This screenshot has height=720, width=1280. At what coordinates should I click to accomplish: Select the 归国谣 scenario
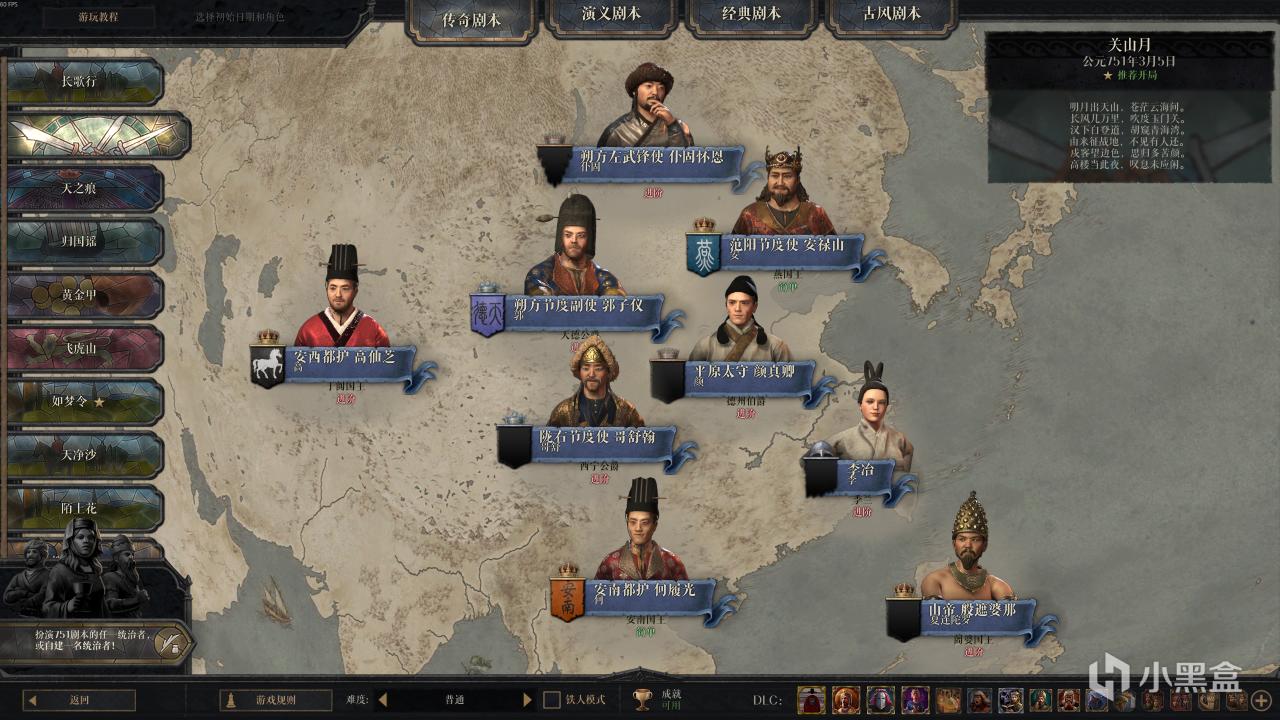click(83, 242)
